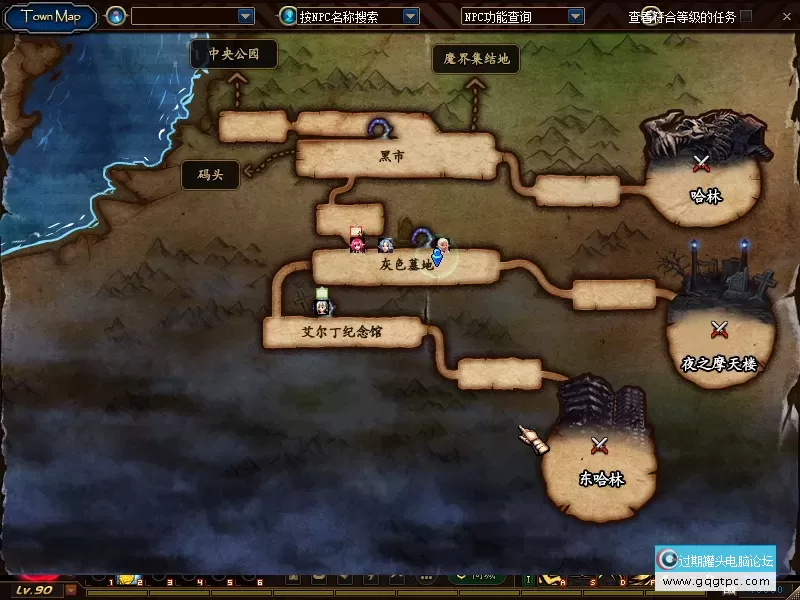Click the portal marker above 黑市
The image size is (800, 600).
379,127
